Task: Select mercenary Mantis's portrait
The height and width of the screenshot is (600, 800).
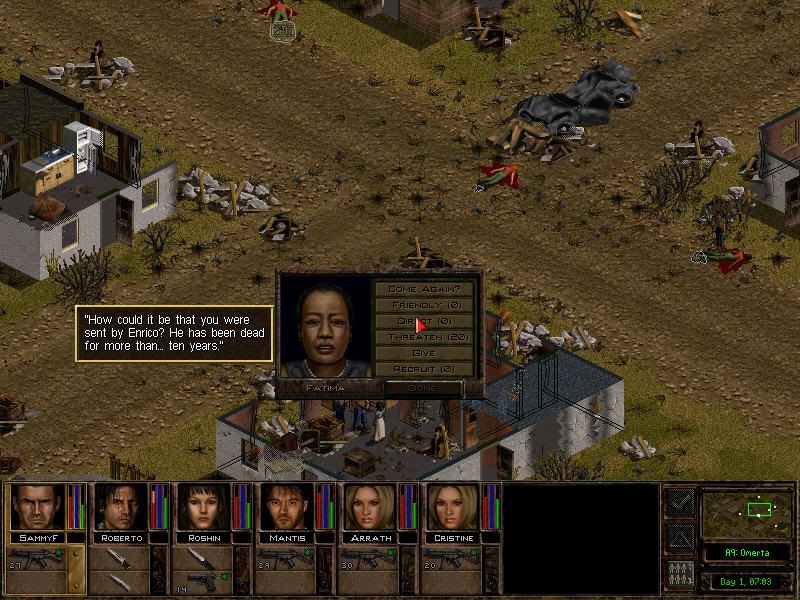Action: pyautogui.click(x=286, y=507)
